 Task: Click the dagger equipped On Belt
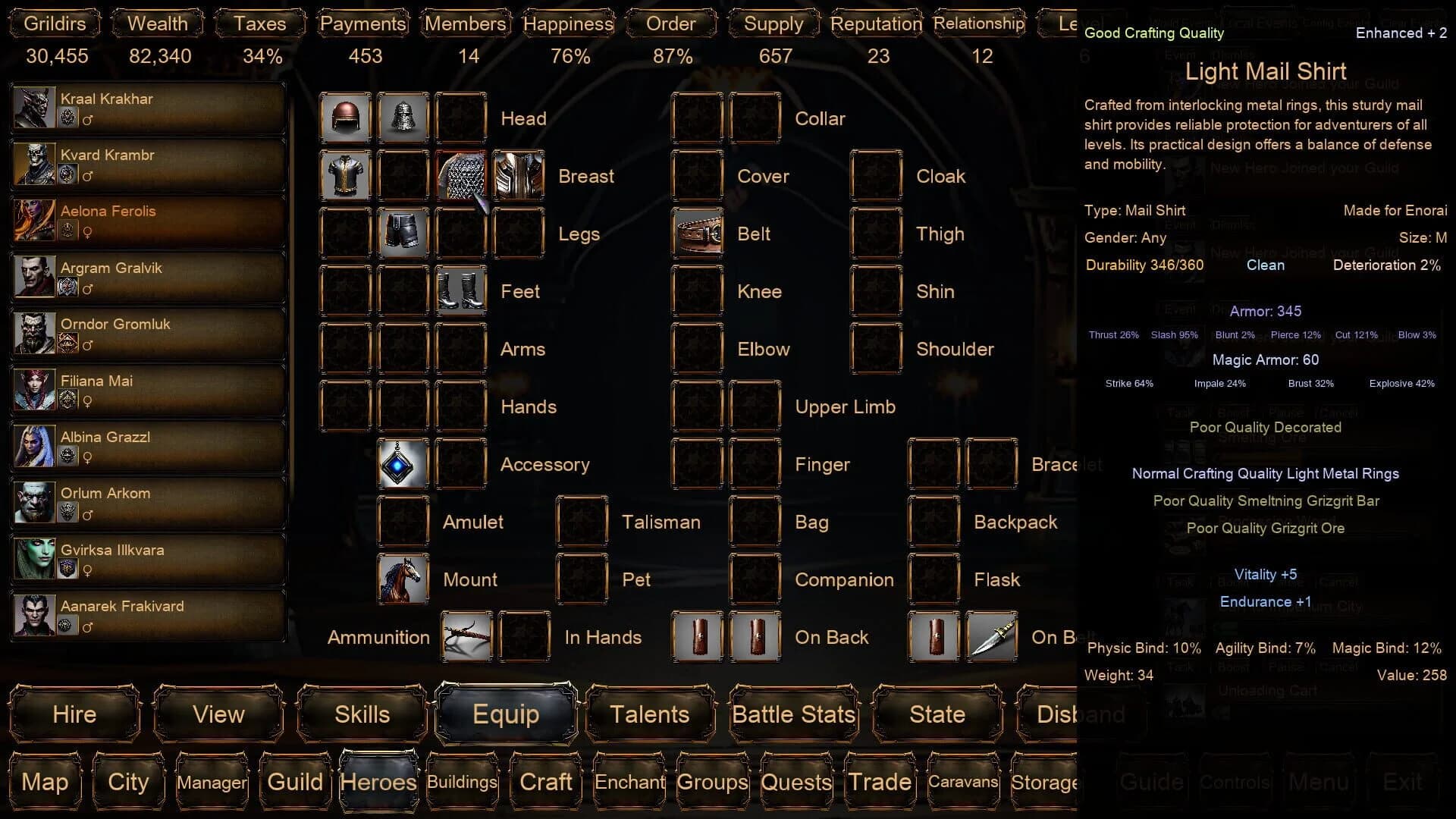(x=993, y=637)
